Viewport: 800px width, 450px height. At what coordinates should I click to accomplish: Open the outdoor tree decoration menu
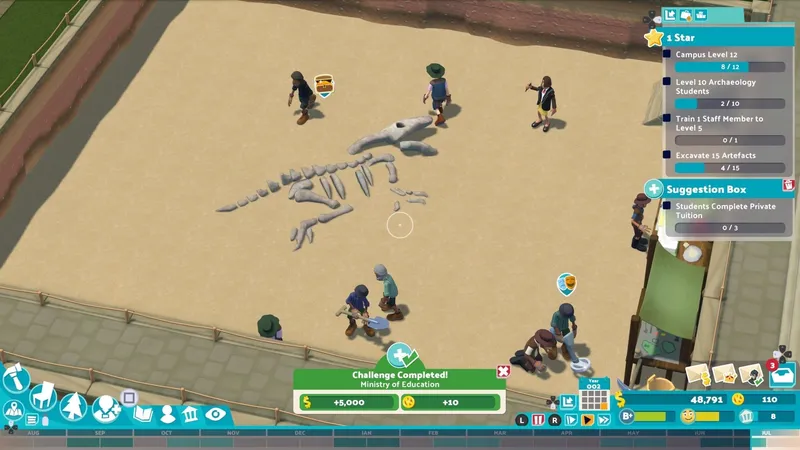(x=75, y=407)
